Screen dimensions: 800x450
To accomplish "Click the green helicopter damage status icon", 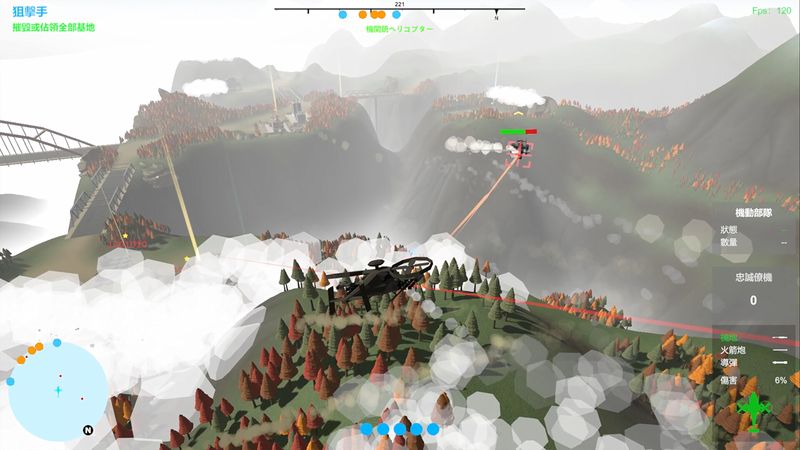I will coord(754,408).
